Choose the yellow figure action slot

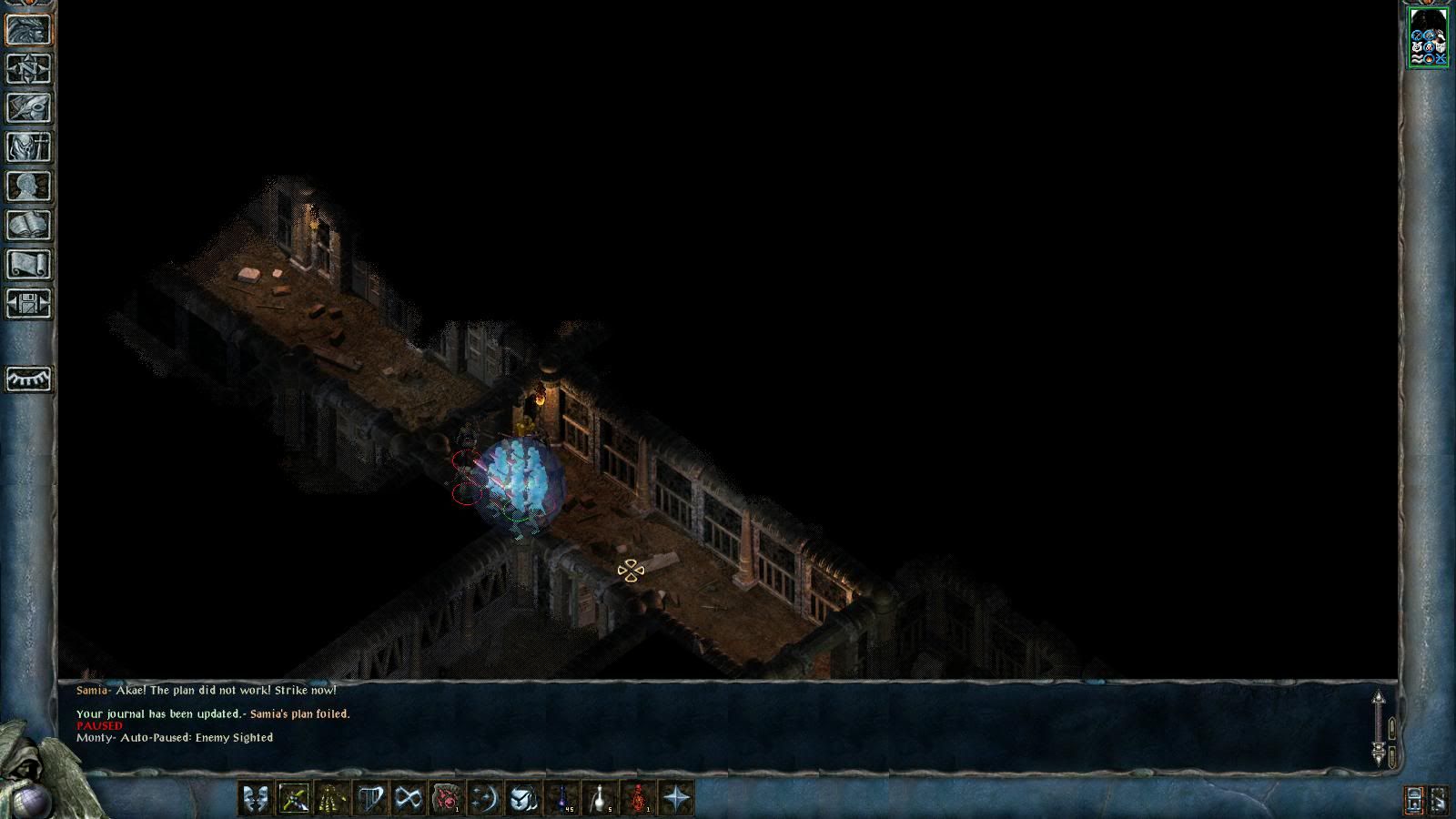[x=332, y=798]
